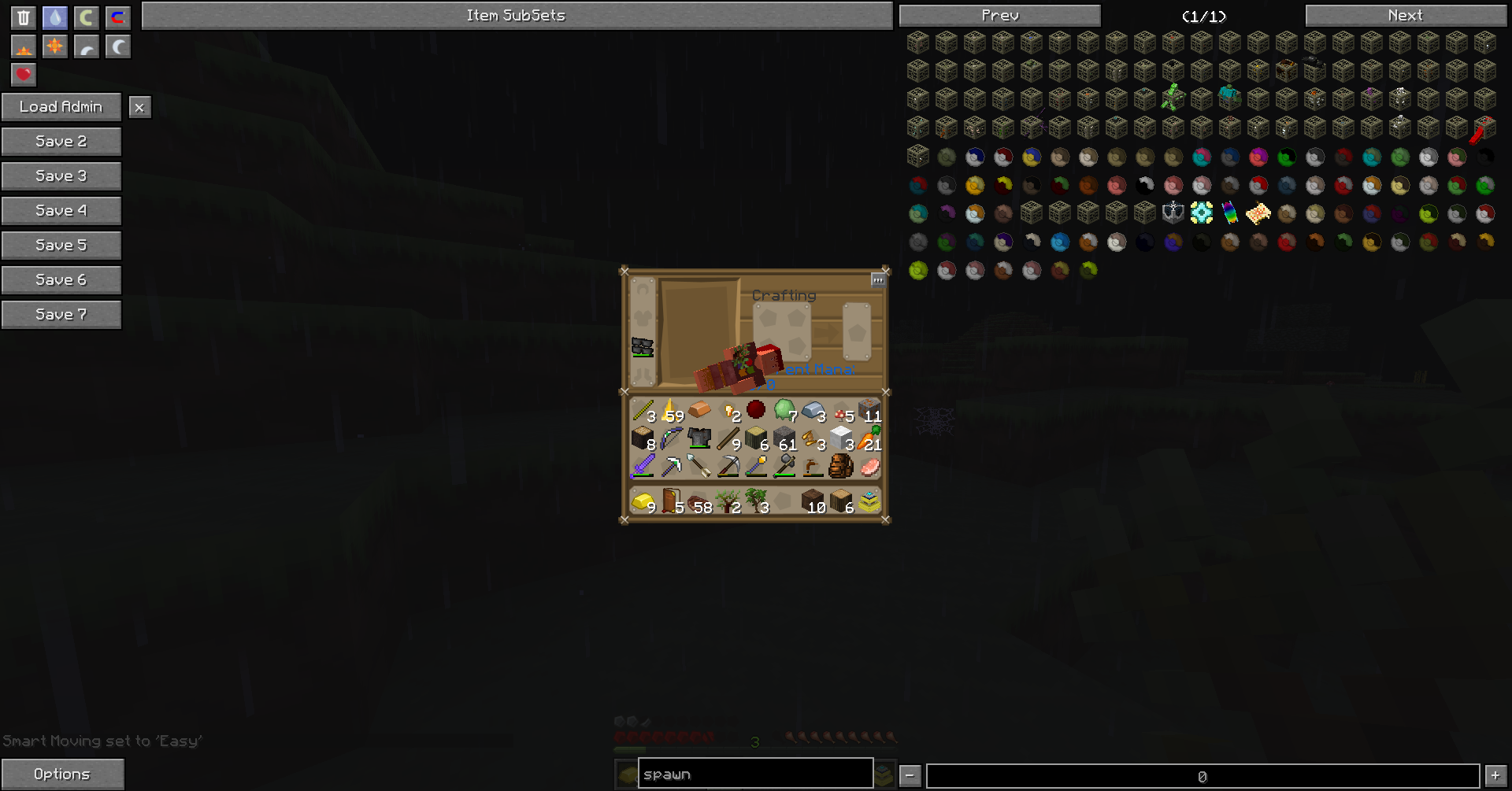Screen dimensions: 1512x791
Task: Pick up the gold ingot in hotbar
Action: point(643,501)
